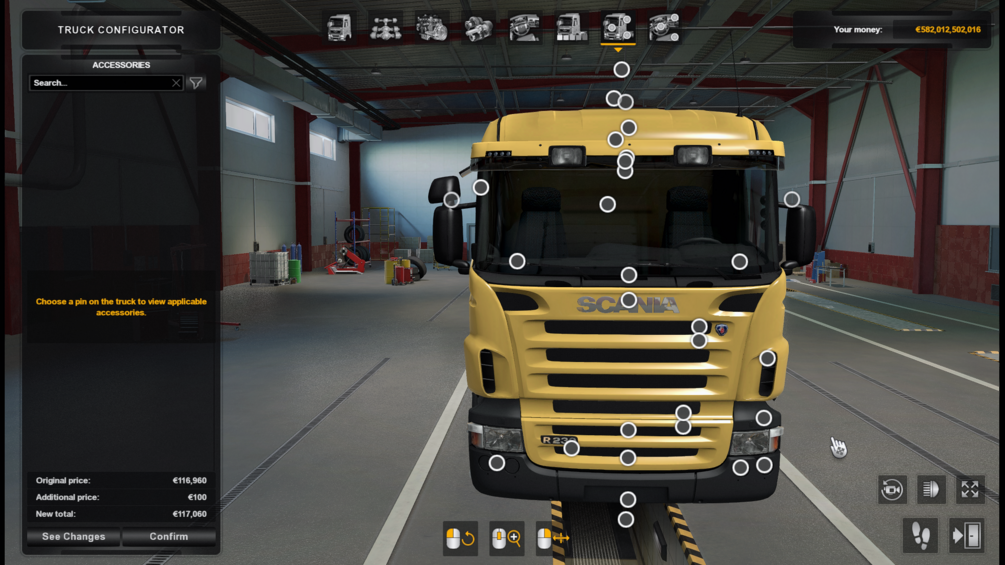
Task: Click the See Changes button
Action: coord(73,537)
